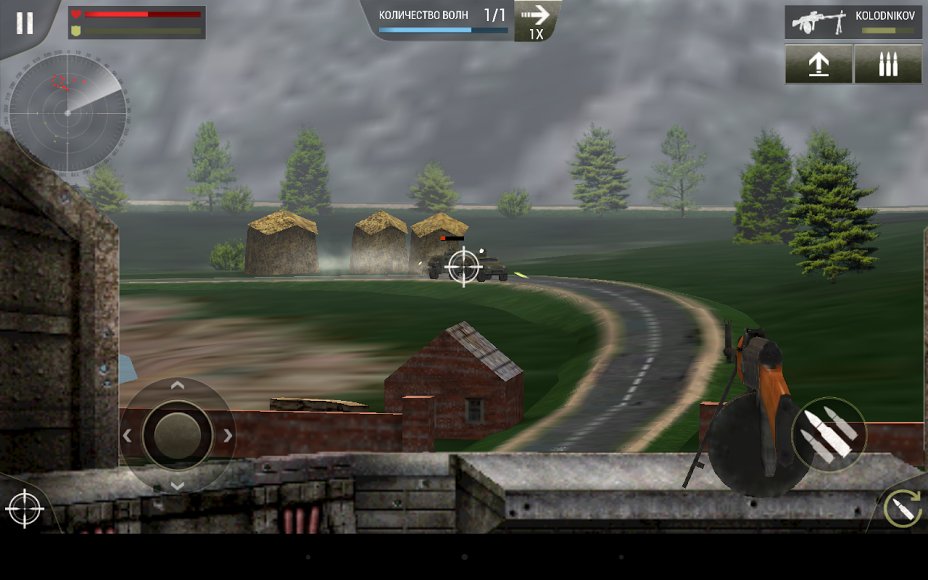Tap the bullet reload button with curved arrow

pyautogui.click(x=900, y=509)
